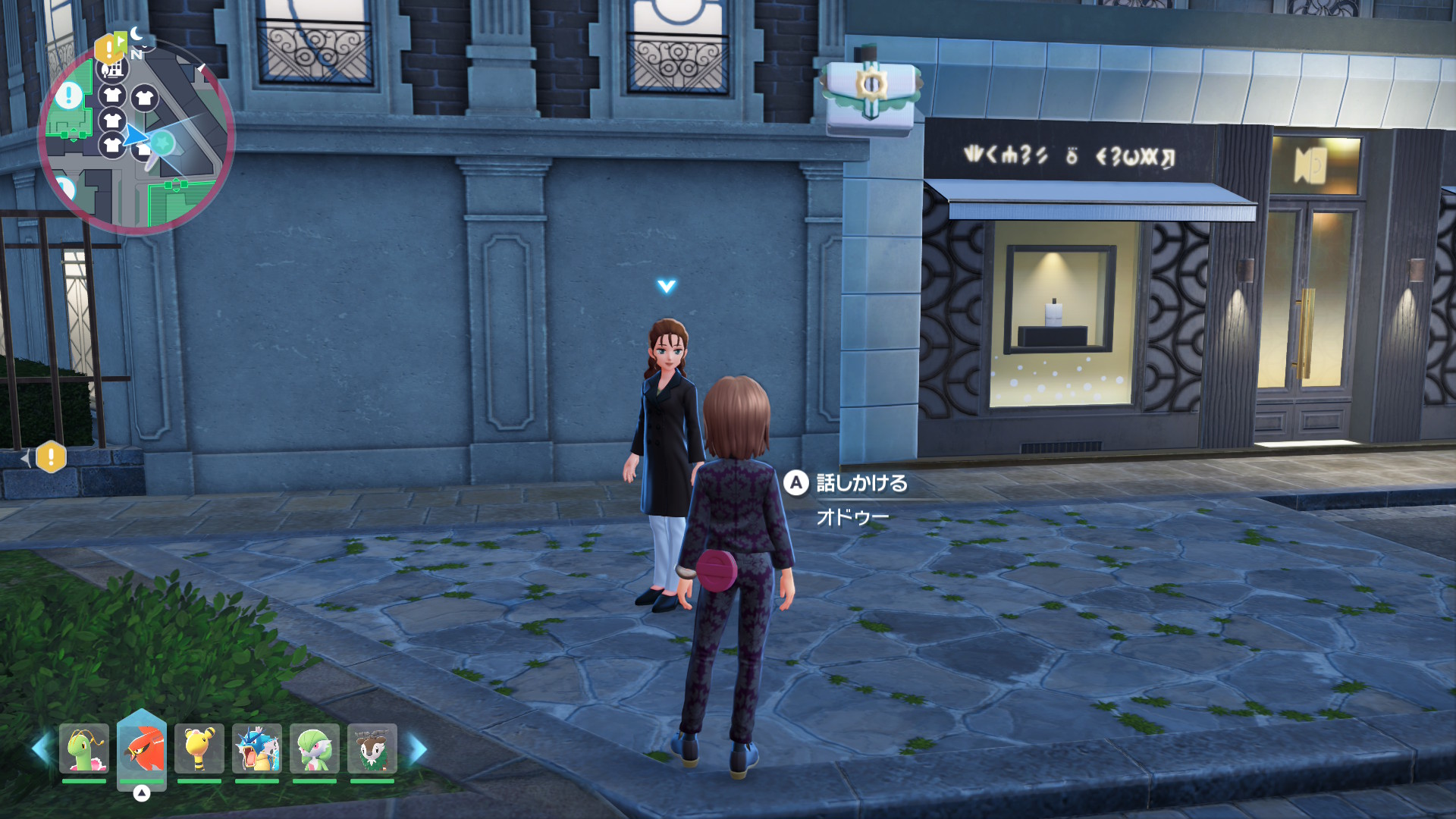Viewport: 1456px width, 819px height.
Task: Select the teal star marker on minimap
Action: [x=162, y=141]
